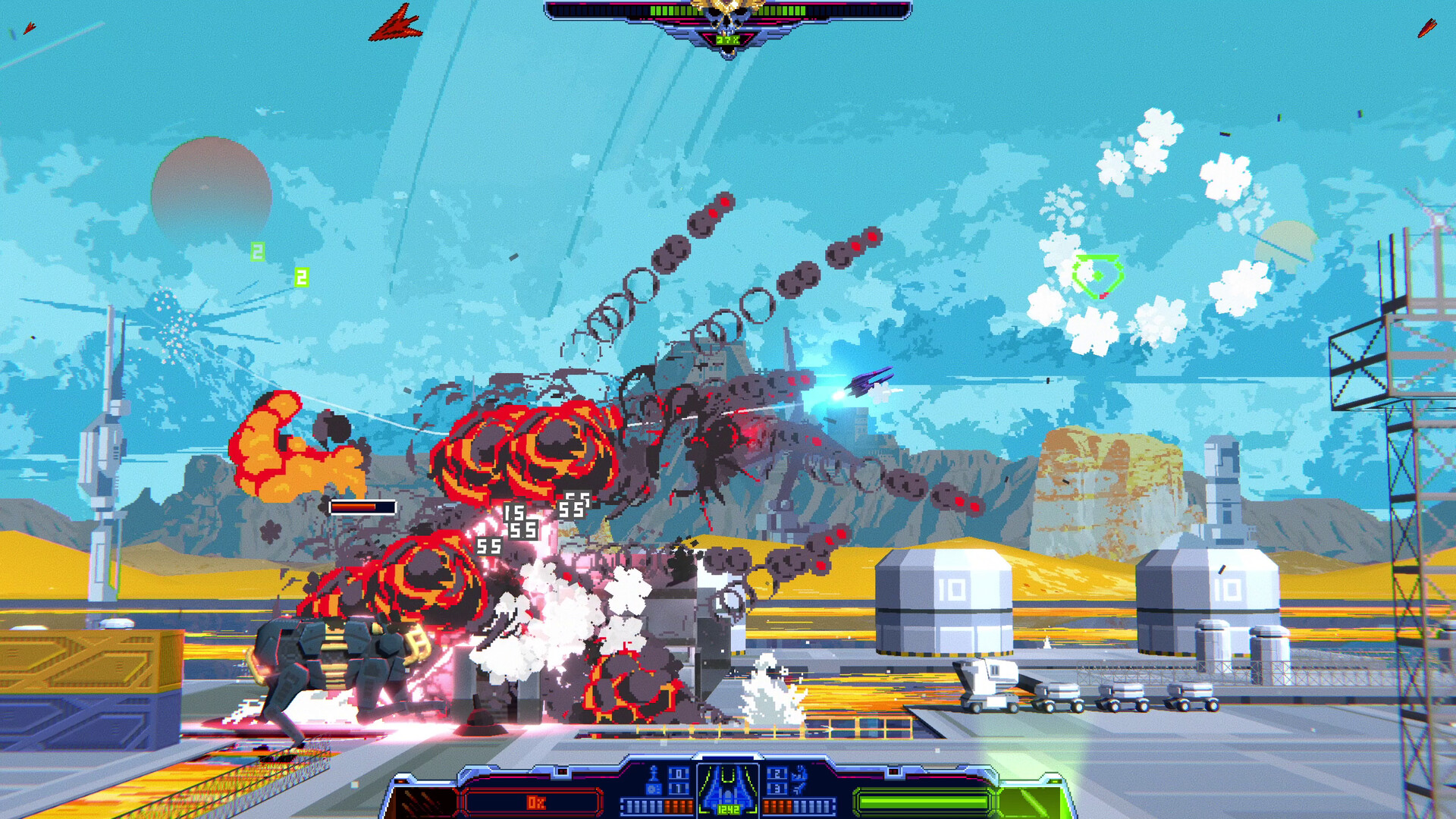Toggle weapon slot 0 in the left HUD panel
1456x819 pixels.
point(678,774)
